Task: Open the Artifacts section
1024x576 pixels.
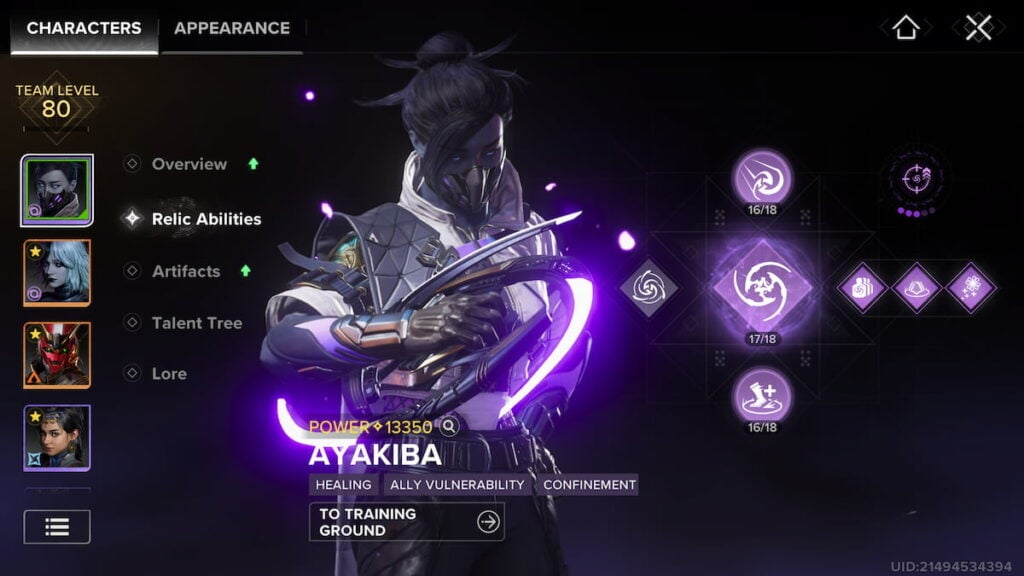Action: pyautogui.click(x=186, y=271)
